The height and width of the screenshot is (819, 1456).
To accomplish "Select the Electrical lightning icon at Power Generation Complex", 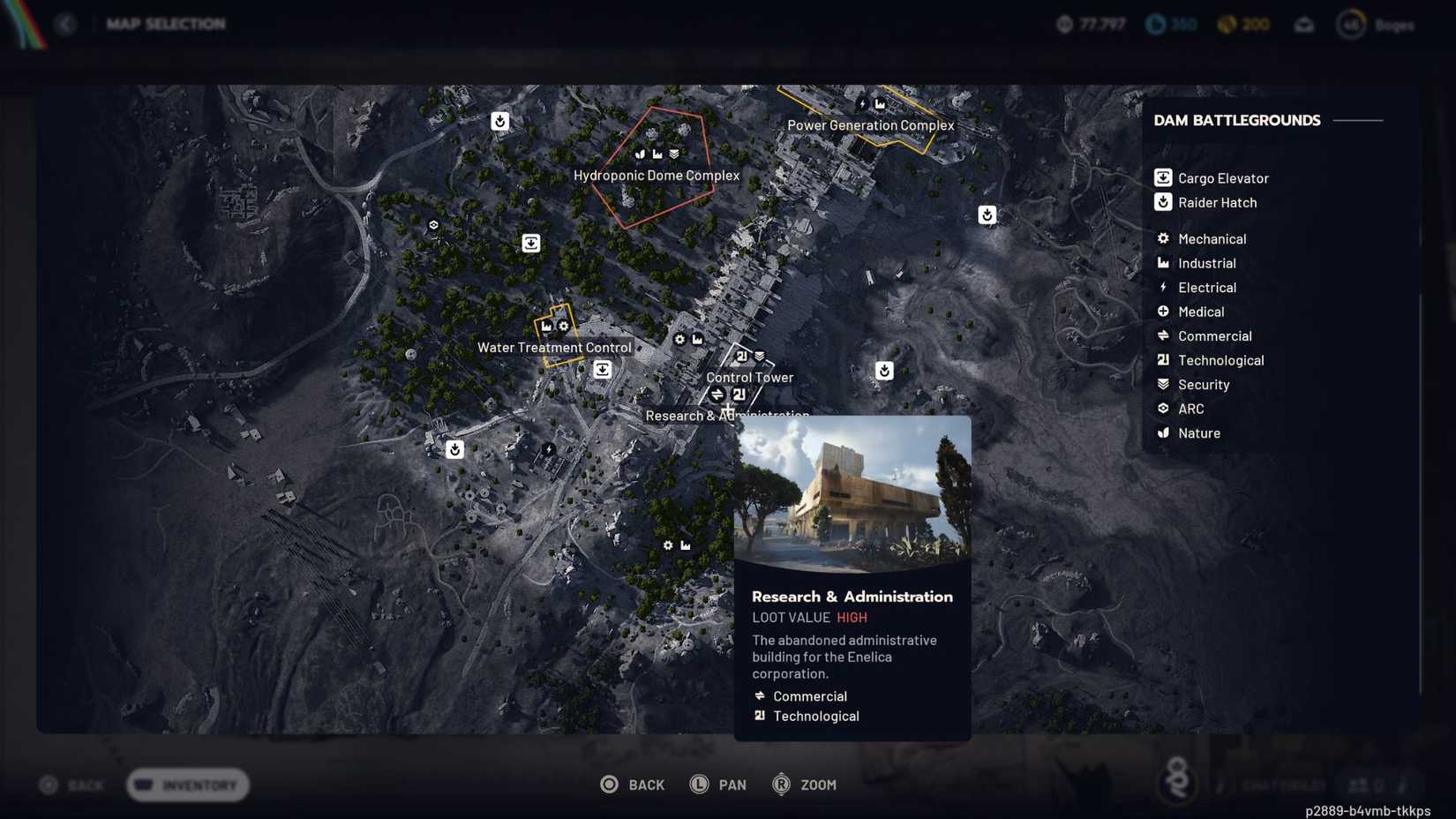I will (x=862, y=104).
